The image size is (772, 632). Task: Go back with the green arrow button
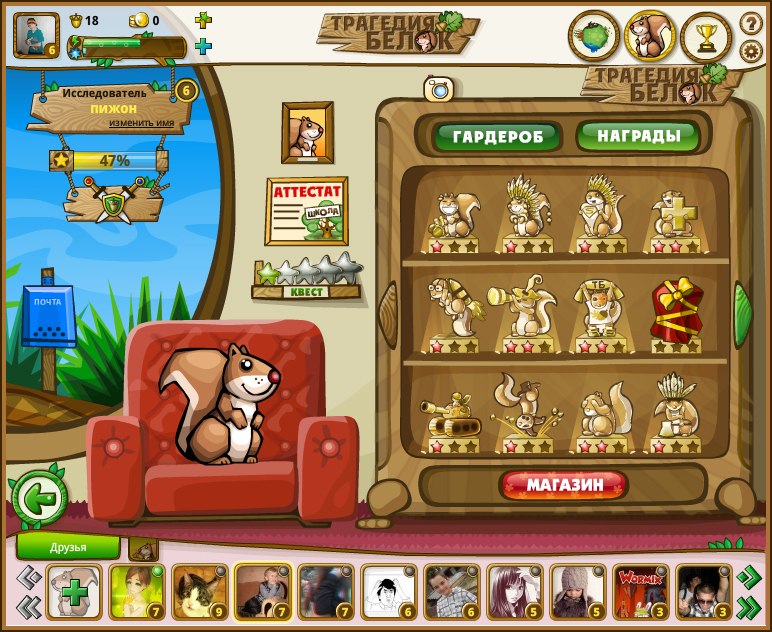(x=40, y=498)
